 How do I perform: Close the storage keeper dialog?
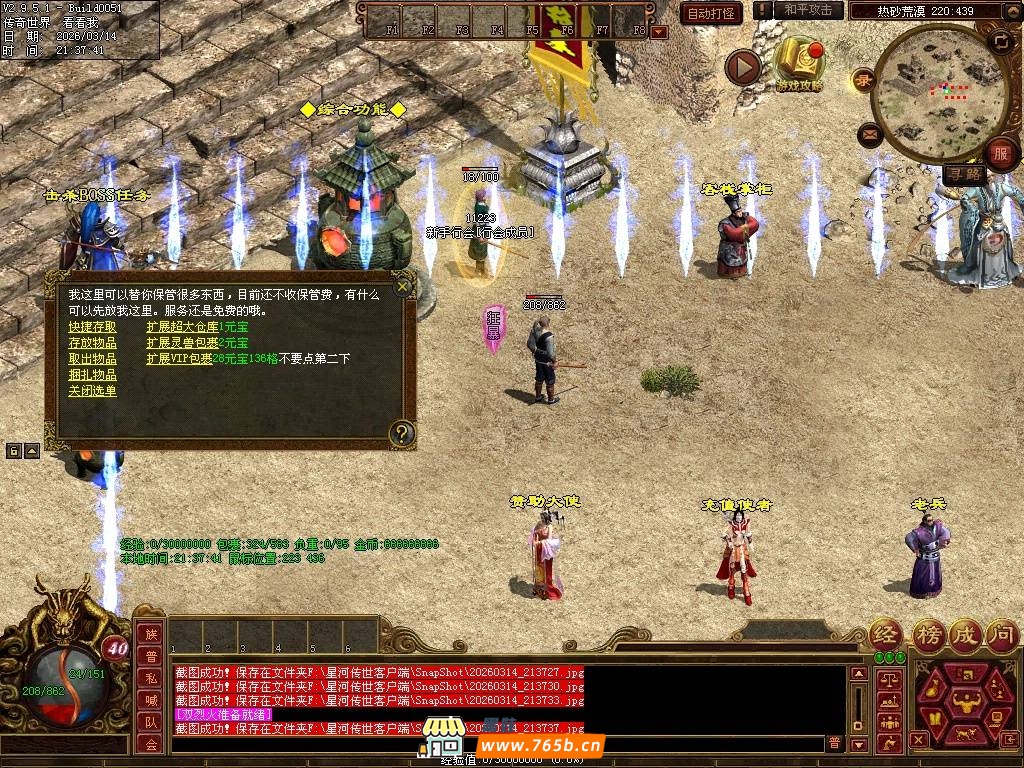[402, 287]
